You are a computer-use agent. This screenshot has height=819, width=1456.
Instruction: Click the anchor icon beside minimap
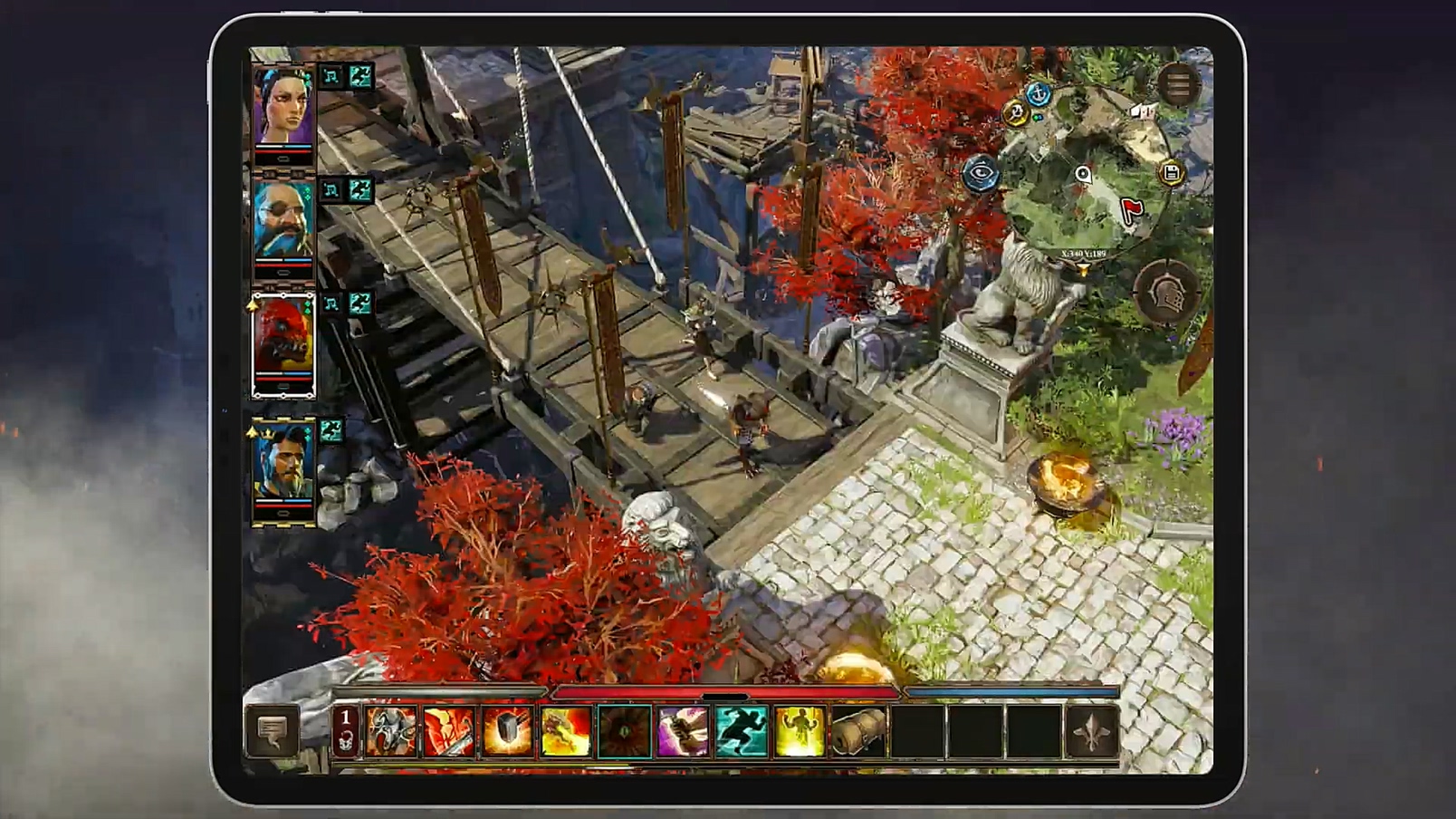[1039, 93]
